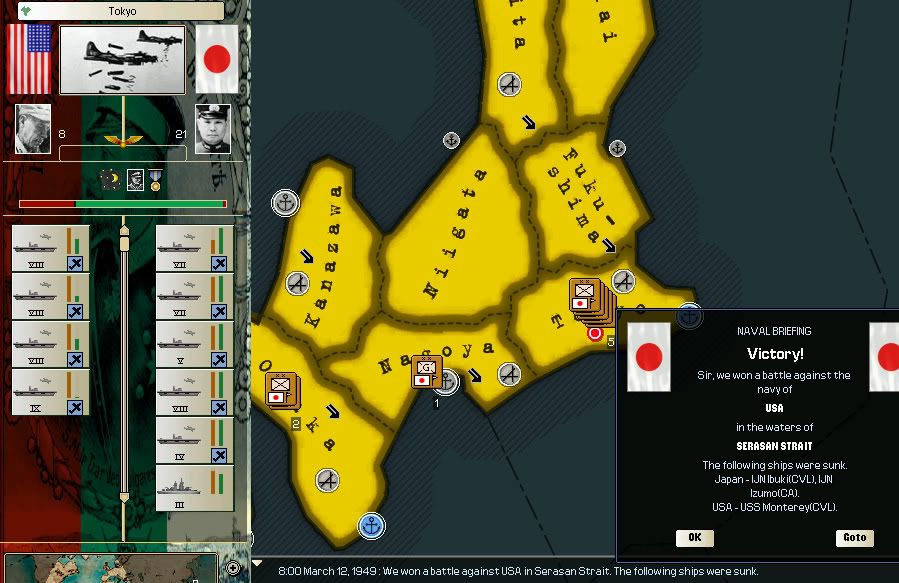Select the class IV carrier in the ship list
This screenshot has height=583, width=899.
[194, 441]
